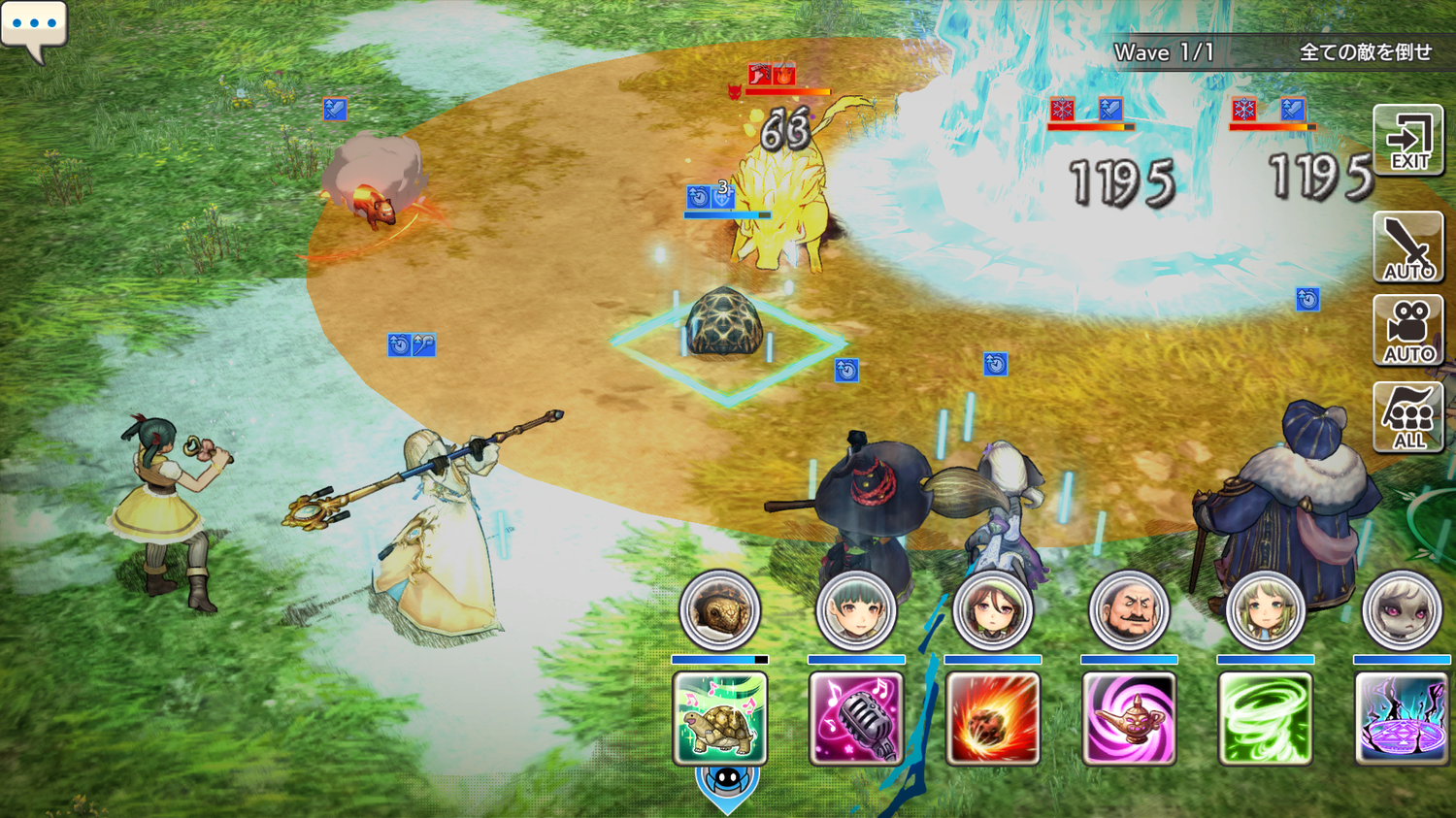Activate the turtle music skill

[719, 718]
